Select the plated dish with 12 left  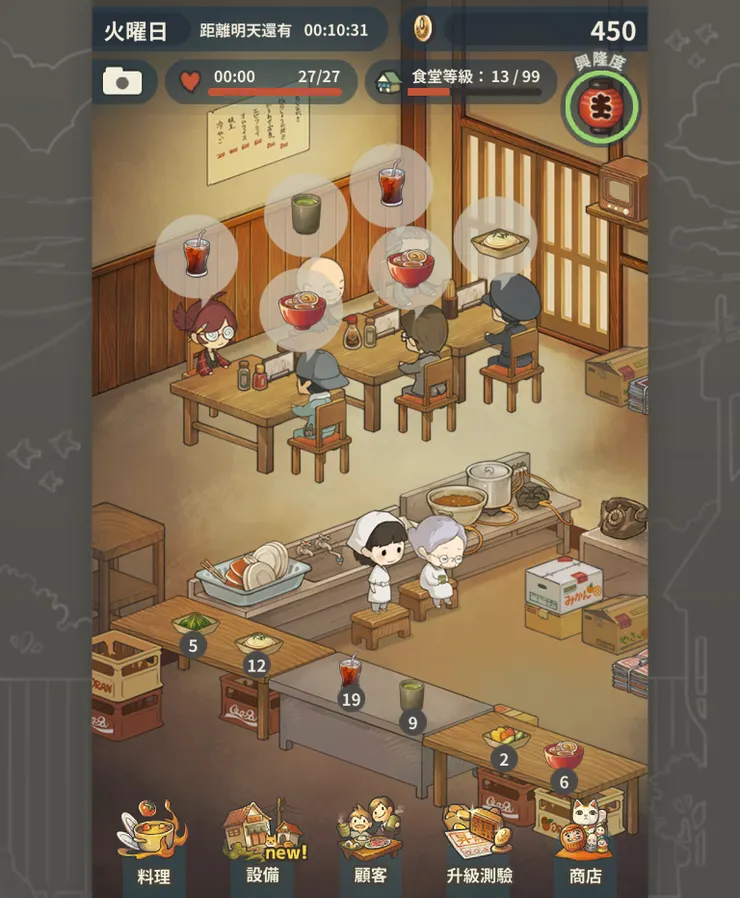click(257, 644)
